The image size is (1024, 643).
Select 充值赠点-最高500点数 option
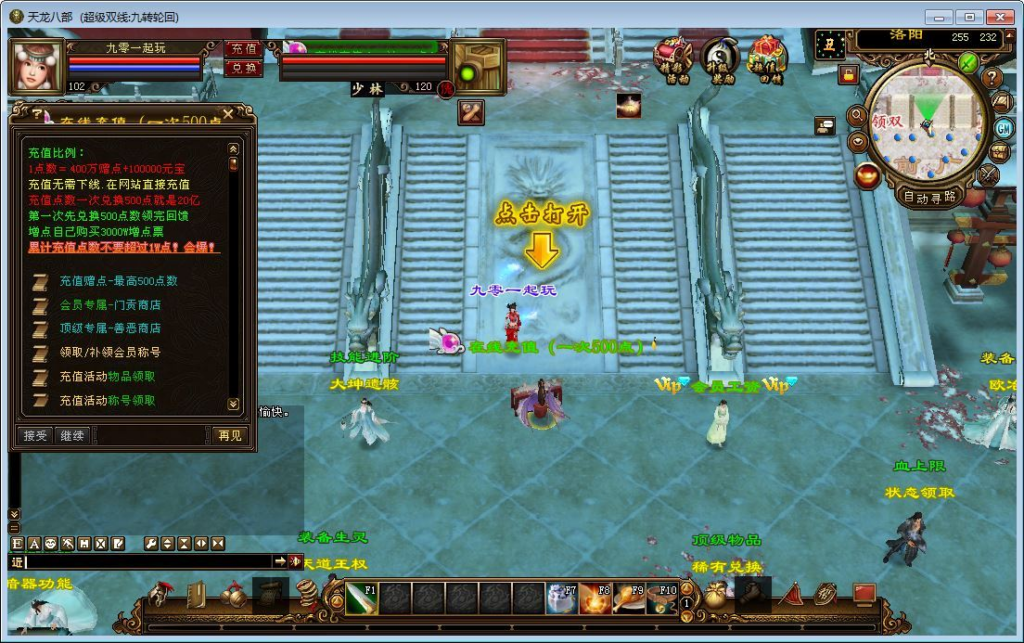coord(118,281)
